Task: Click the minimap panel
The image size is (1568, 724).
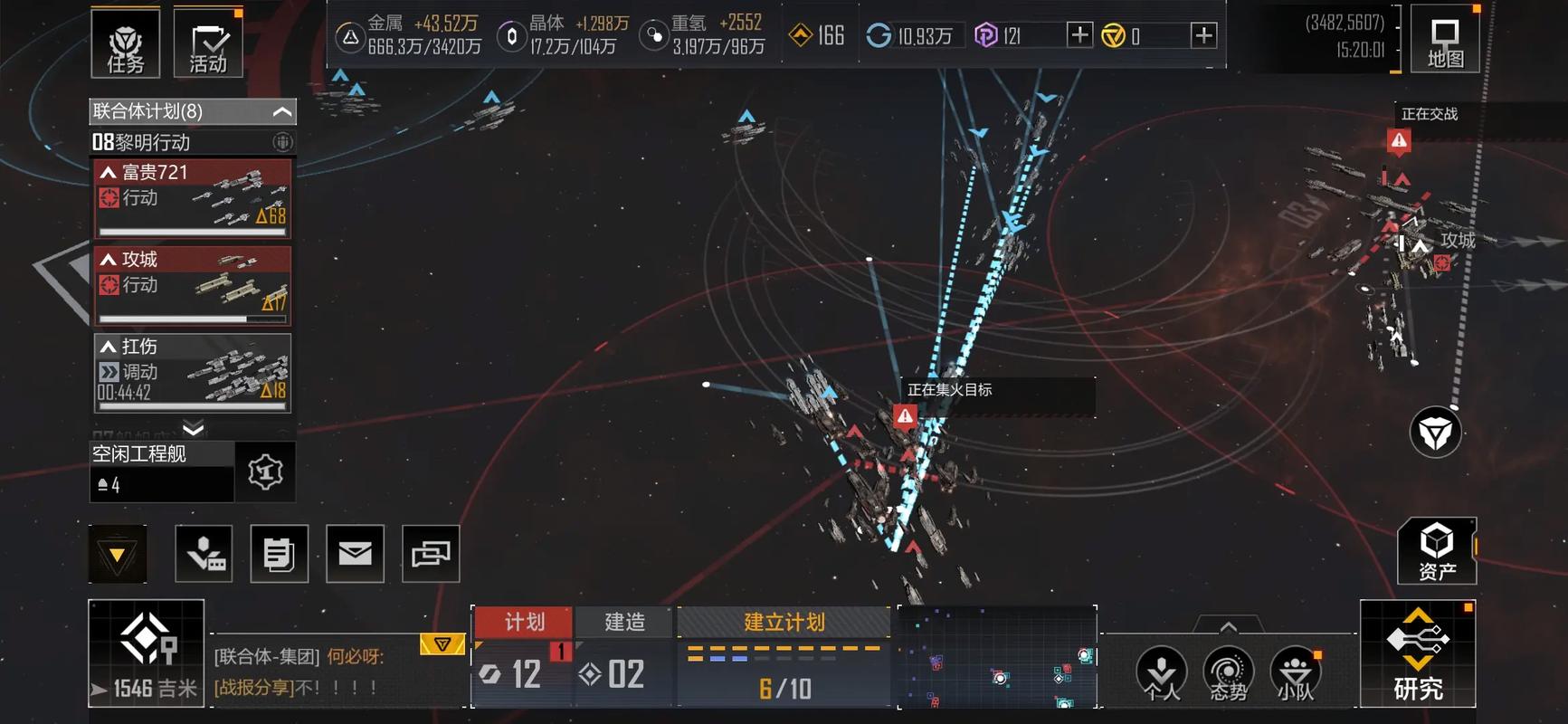Action: click(x=996, y=657)
